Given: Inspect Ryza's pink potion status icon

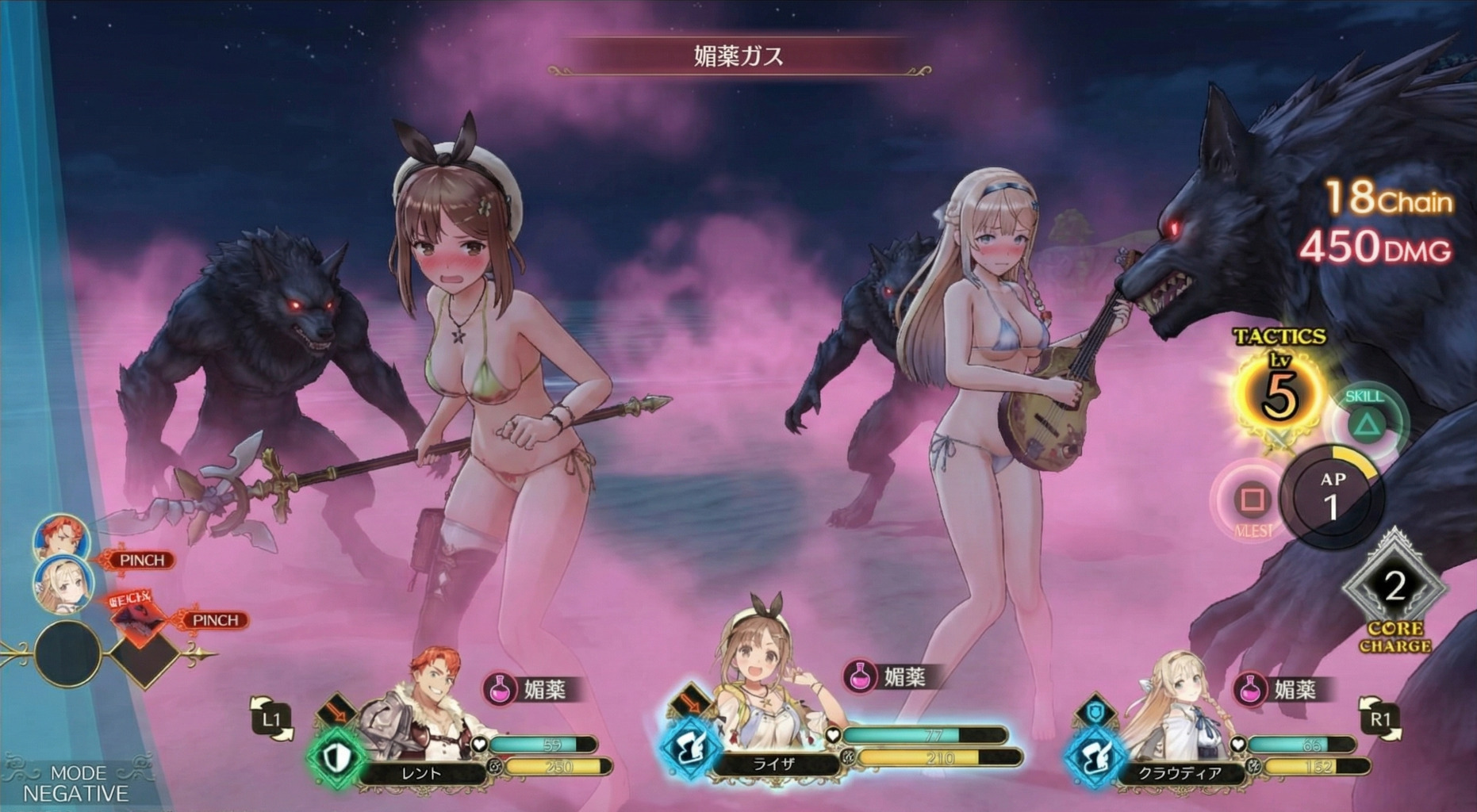Looking at the screenshot, I should pos(860,676).
